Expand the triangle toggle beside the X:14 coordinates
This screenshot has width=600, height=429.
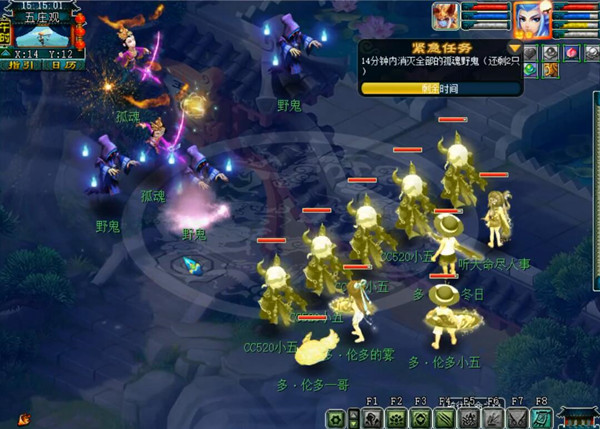coord(7,55)
